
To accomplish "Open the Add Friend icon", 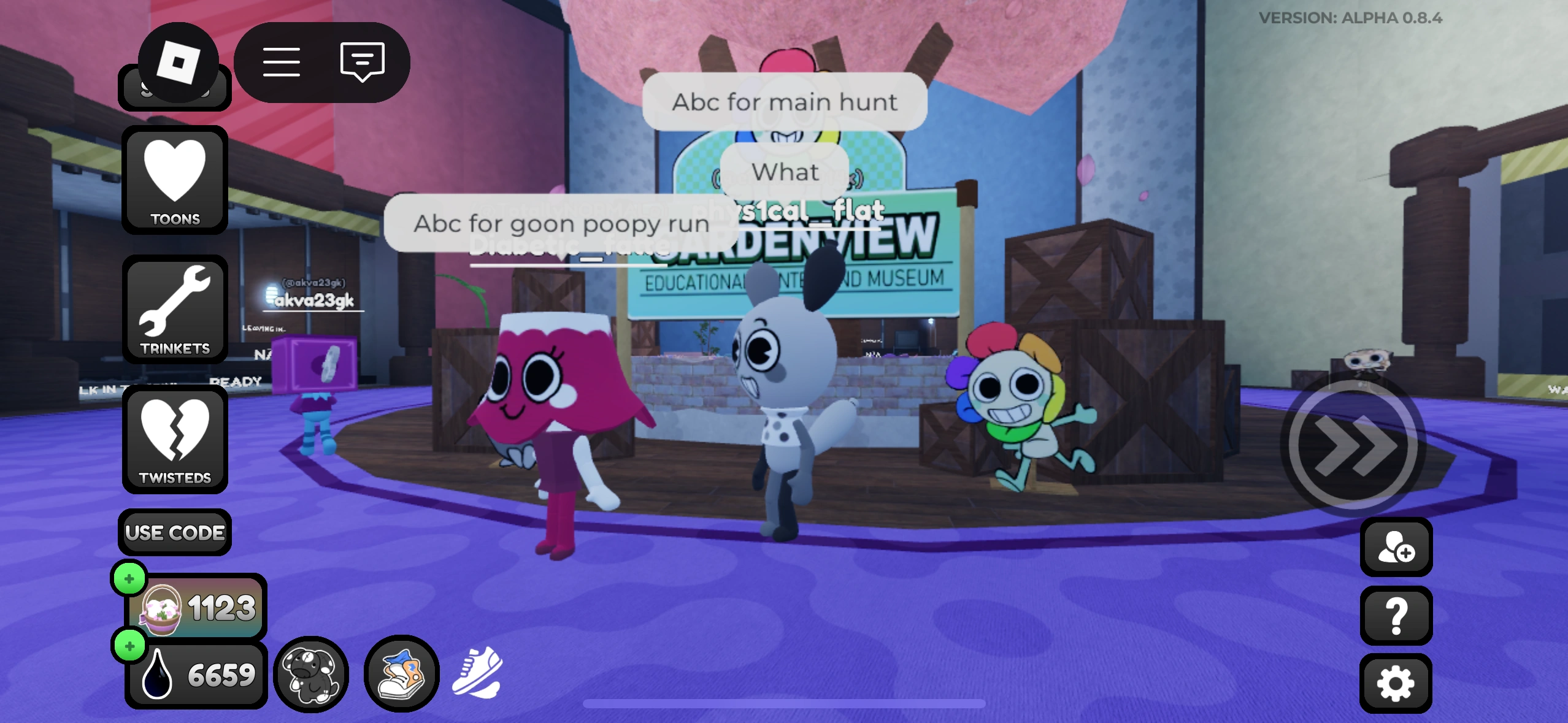I will click(x=1396, y=548).
